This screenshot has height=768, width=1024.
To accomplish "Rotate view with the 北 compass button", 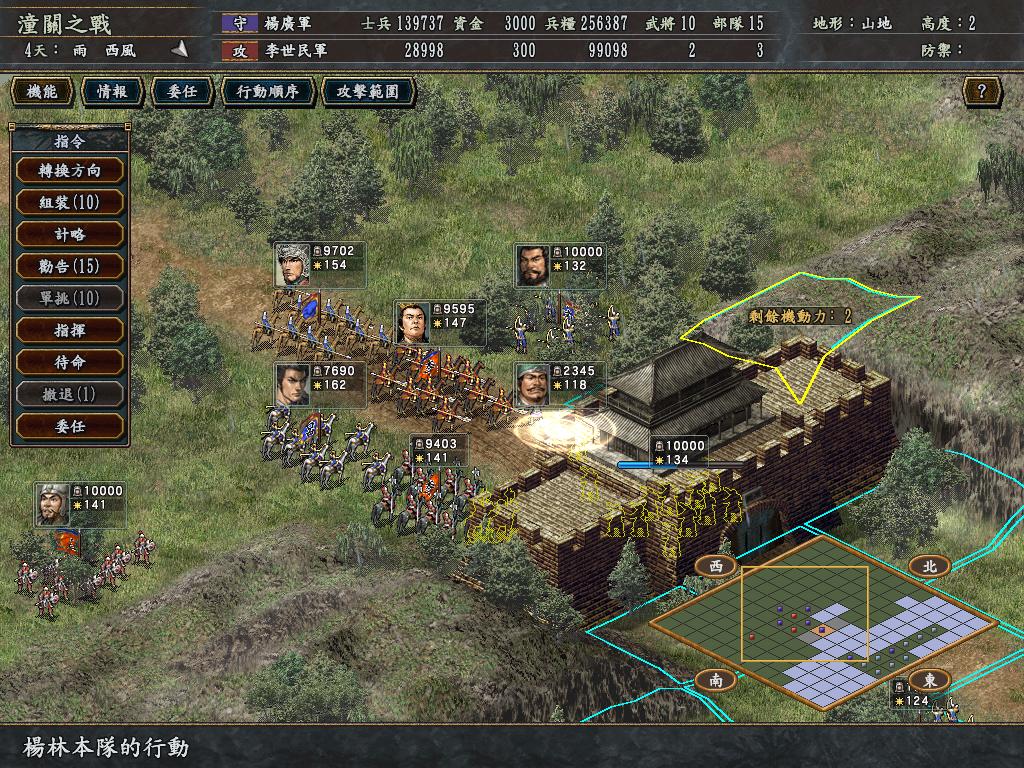I will point(930,566).
